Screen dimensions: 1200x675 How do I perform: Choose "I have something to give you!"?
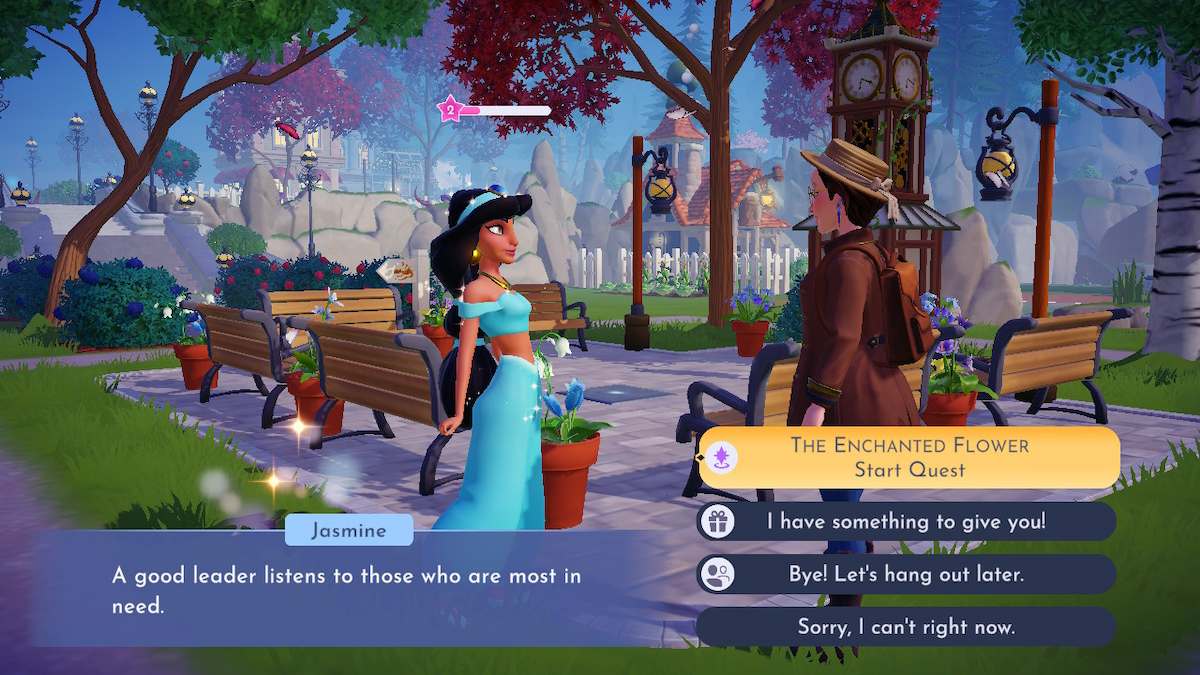(x=906, y=521)
